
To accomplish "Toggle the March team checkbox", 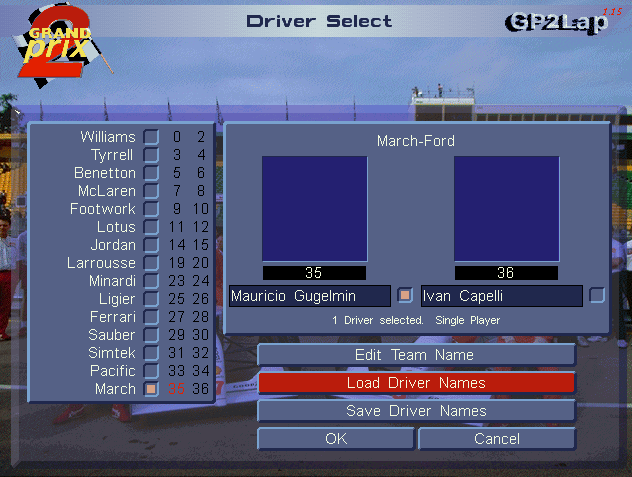I will pos(150,389).
